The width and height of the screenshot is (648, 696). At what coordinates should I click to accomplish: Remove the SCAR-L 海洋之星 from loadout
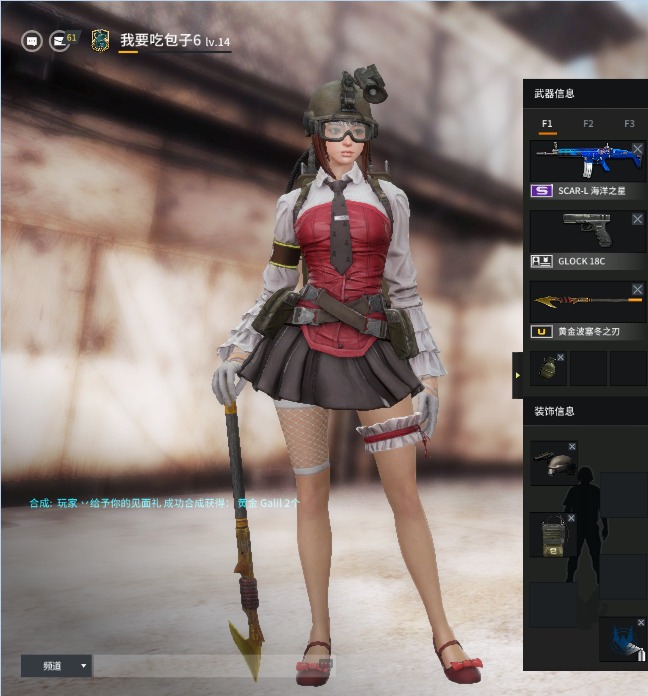[x=638, y=148]
